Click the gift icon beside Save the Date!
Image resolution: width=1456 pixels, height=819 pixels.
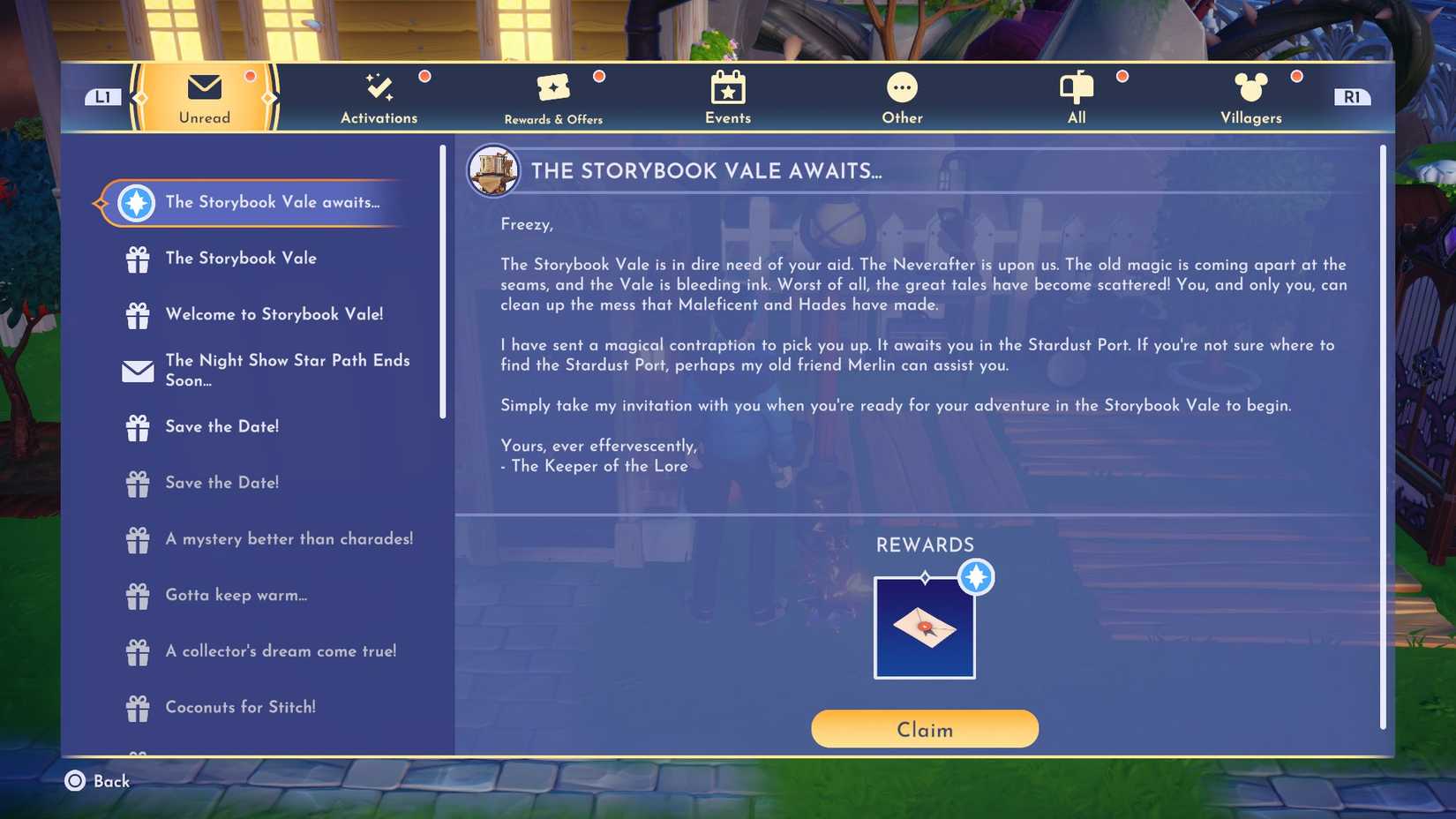139,427
